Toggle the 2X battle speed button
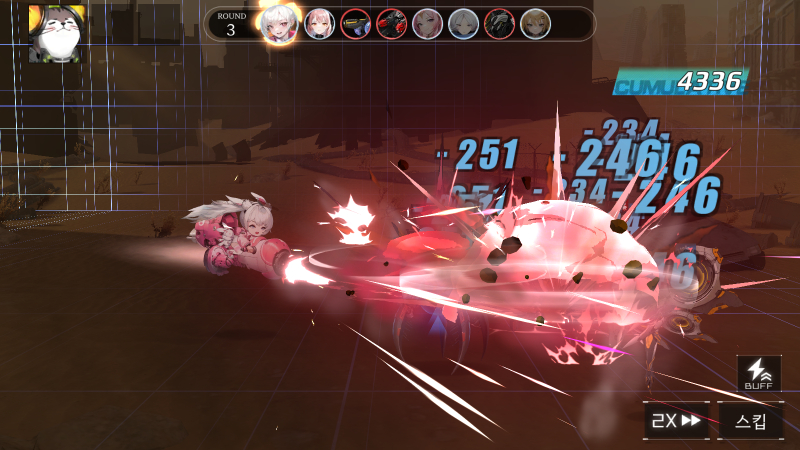The width and height of the screenshot is (800, 450). coord(677,421)
